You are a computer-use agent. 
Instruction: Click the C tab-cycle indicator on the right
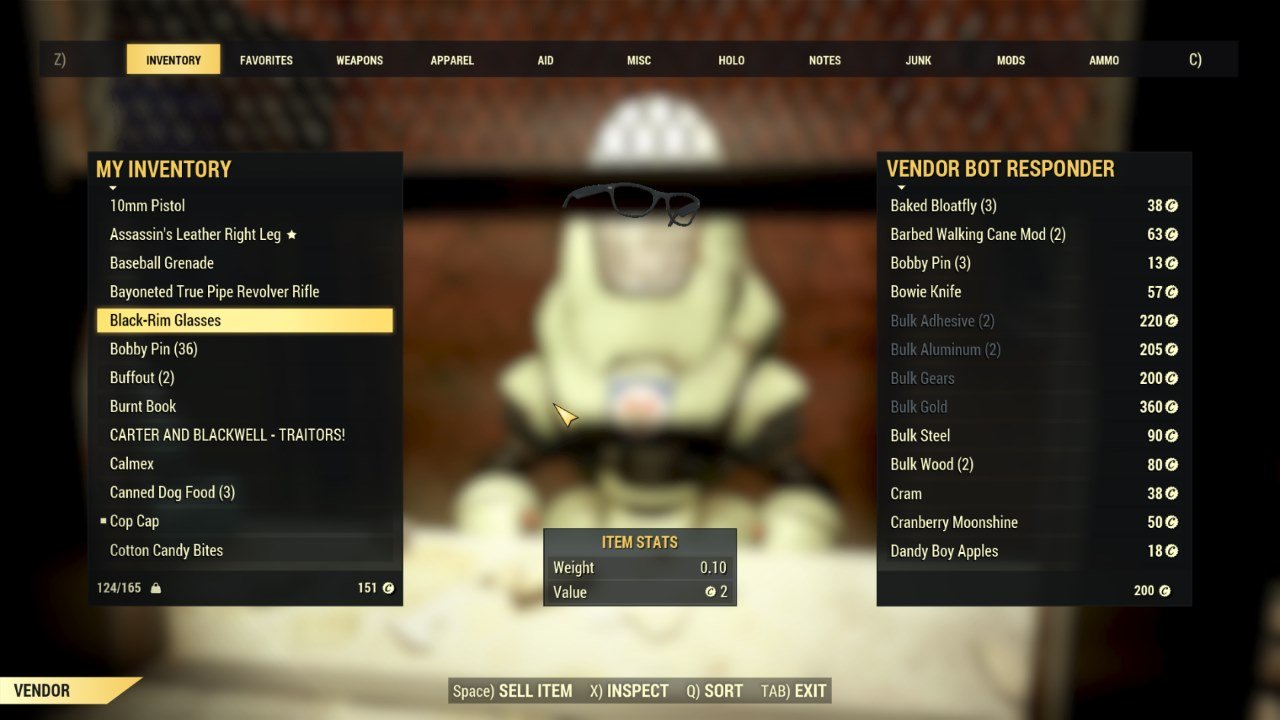[1195, 59]
